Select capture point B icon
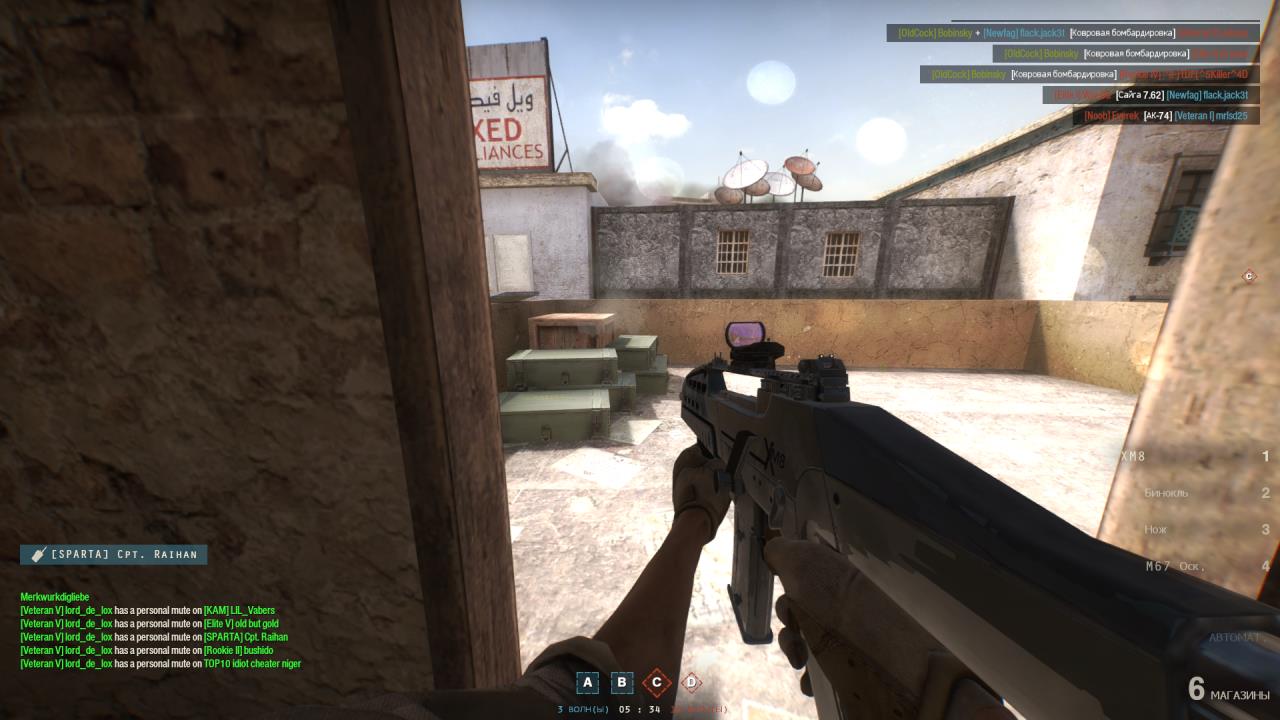Image resolution: width=1280 pixels, height=720 pixels. point(622,683)
